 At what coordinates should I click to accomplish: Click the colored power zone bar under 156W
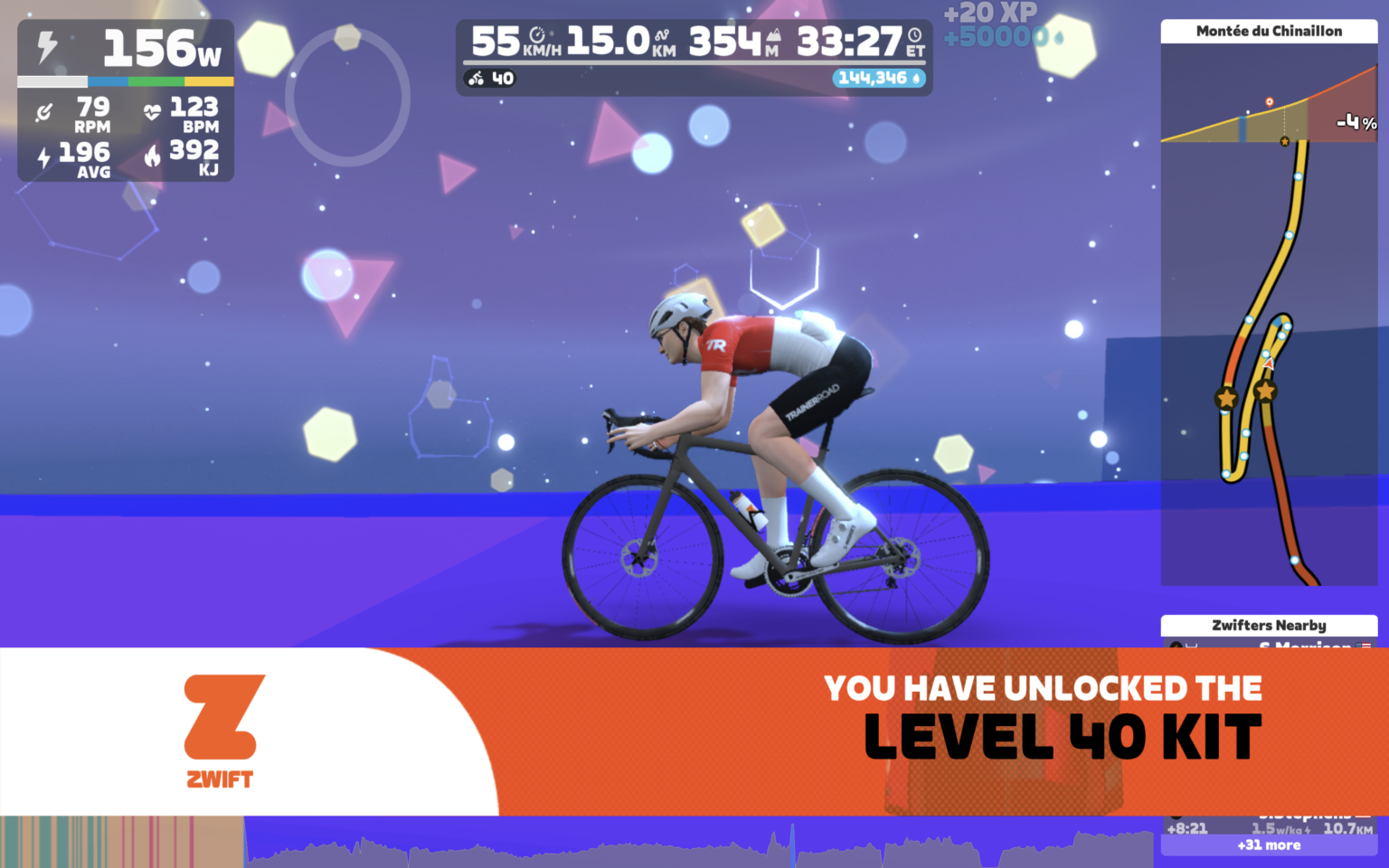click(125, 80)
